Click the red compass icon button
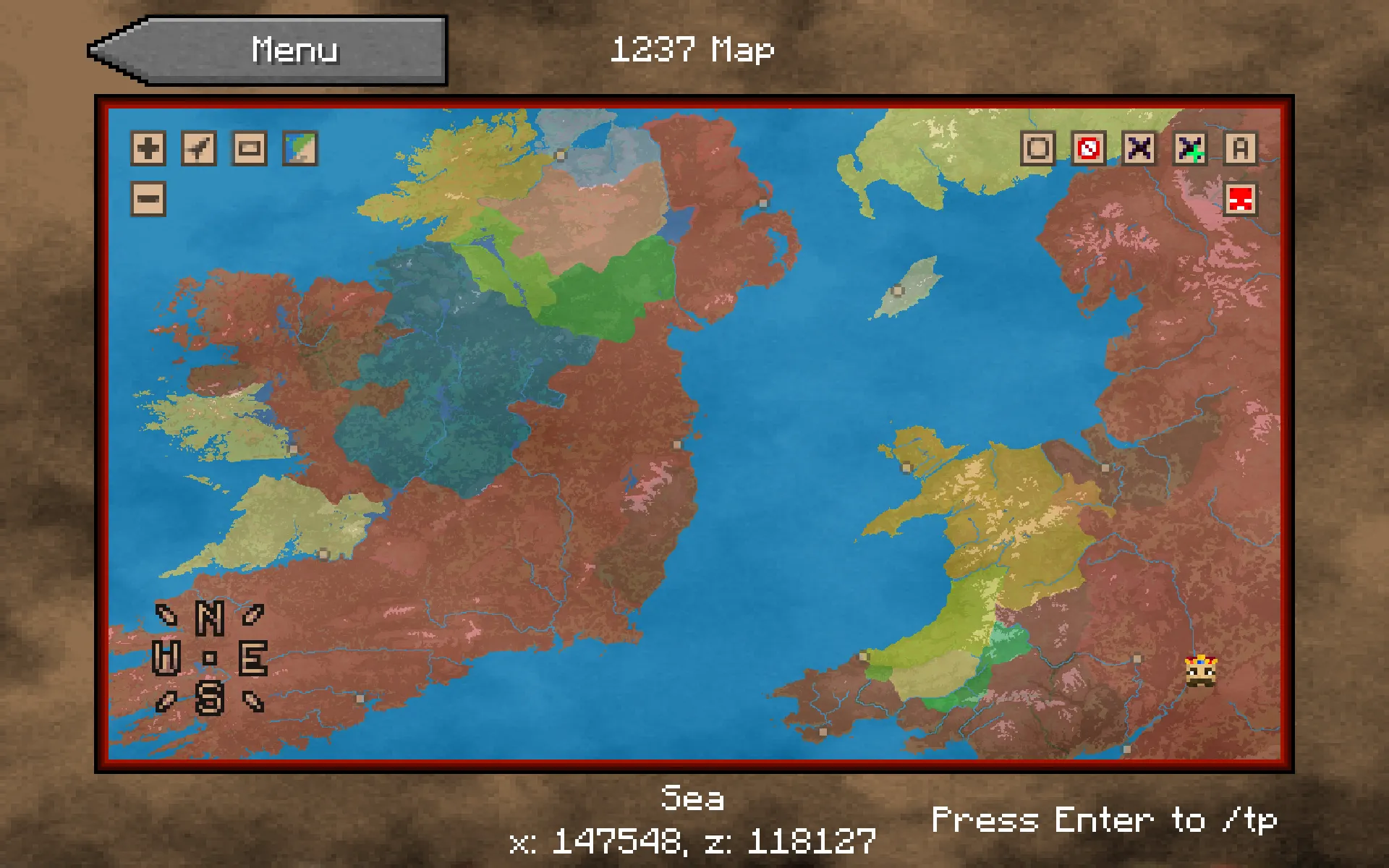 coord(1089,149)
